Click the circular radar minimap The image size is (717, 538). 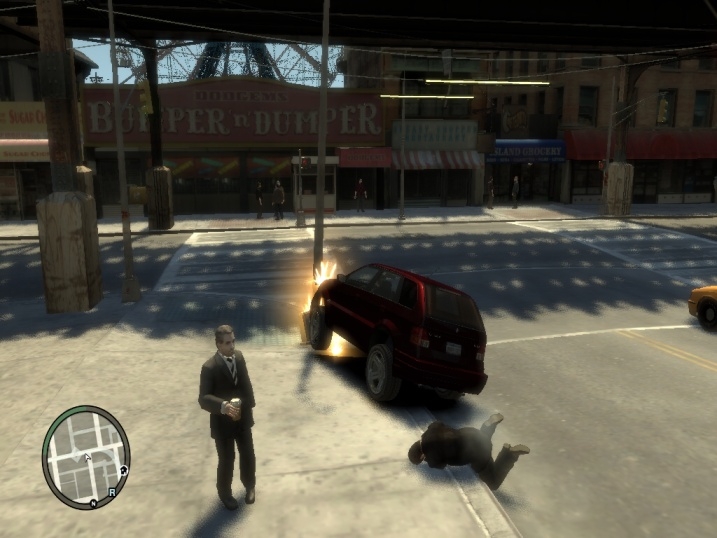[86, 456]
